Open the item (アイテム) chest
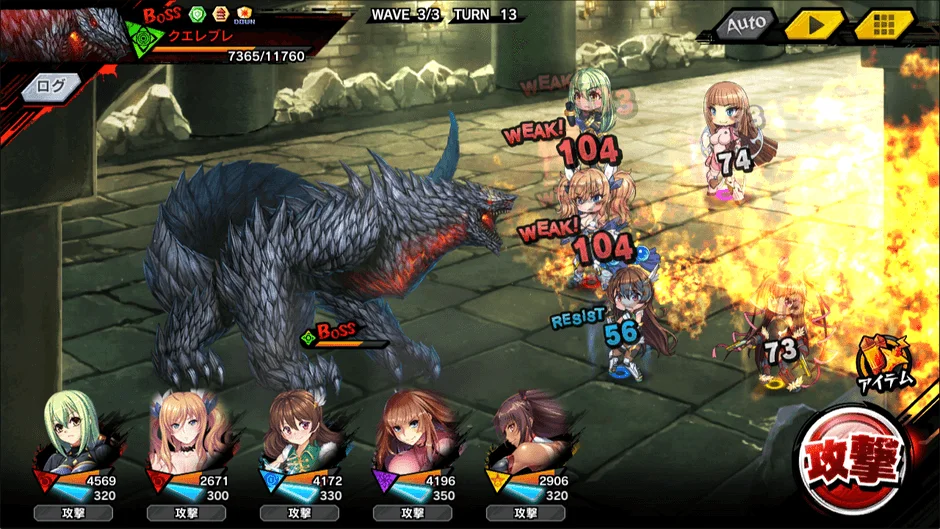Viewport: 940px width, 529px height. coord(885,362)
